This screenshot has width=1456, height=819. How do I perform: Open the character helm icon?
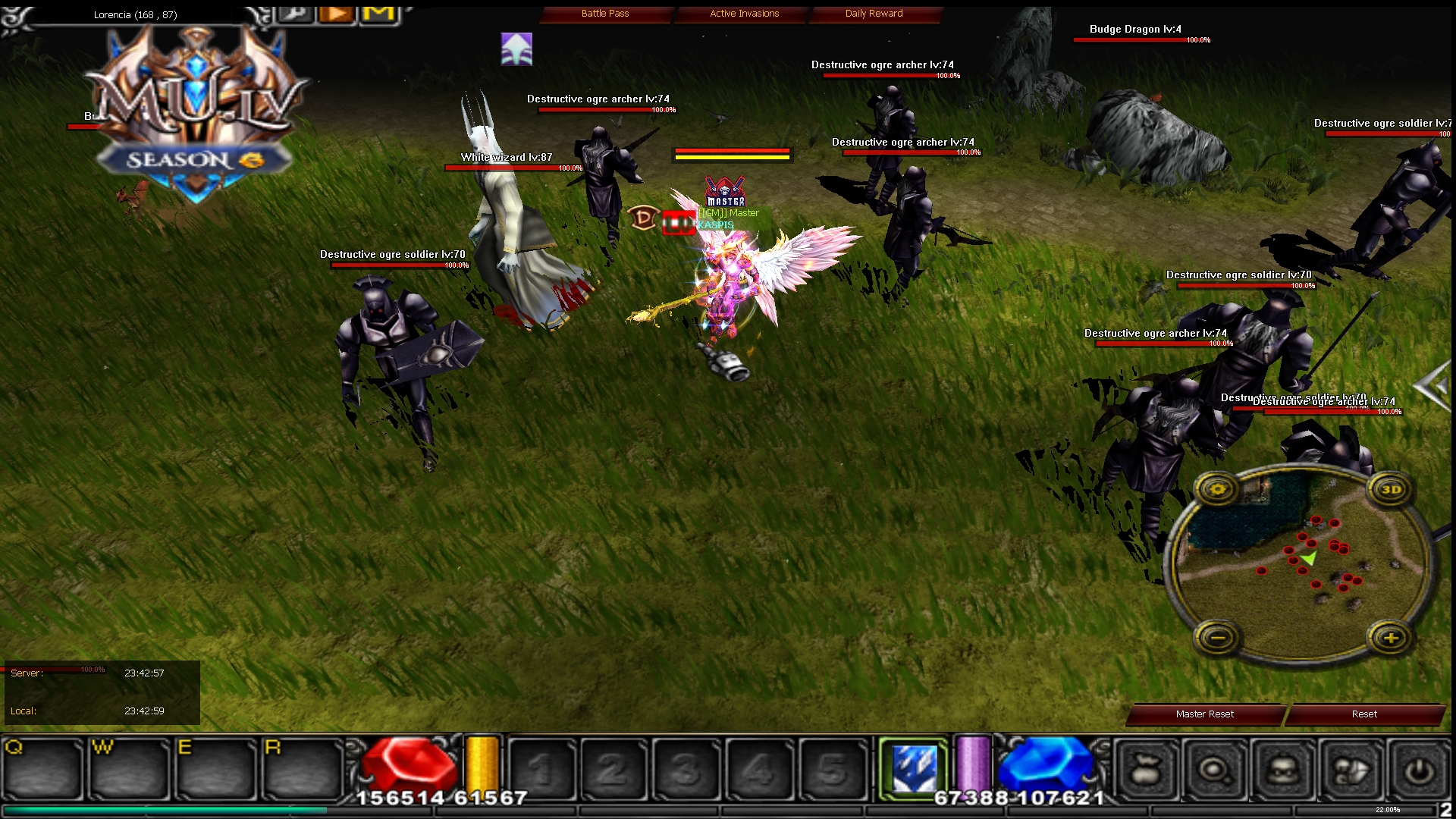click(x=1282, y=768)
